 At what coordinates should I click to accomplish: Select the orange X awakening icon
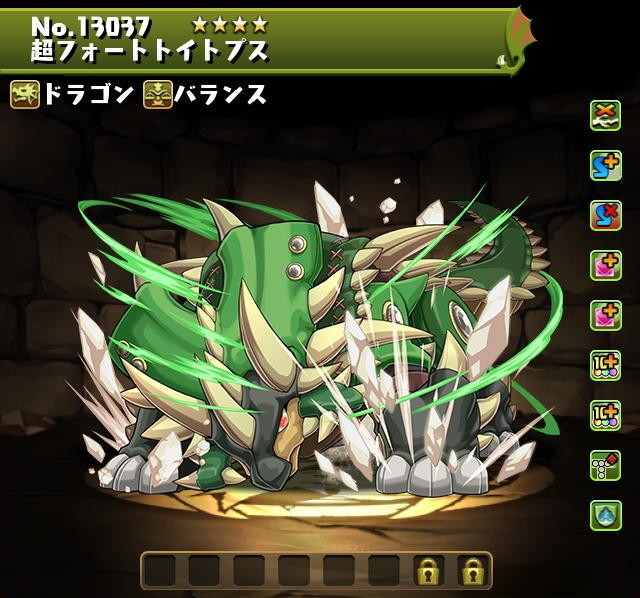(602, 114)
